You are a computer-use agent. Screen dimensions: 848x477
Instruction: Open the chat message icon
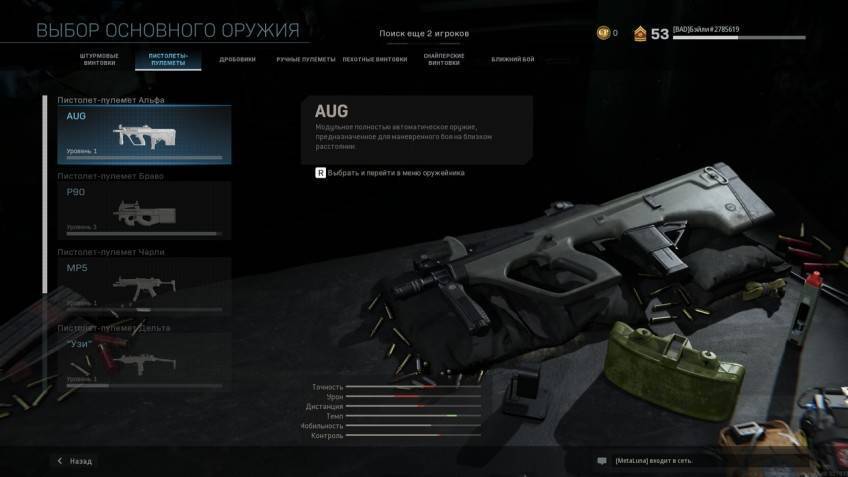point(601,461)
